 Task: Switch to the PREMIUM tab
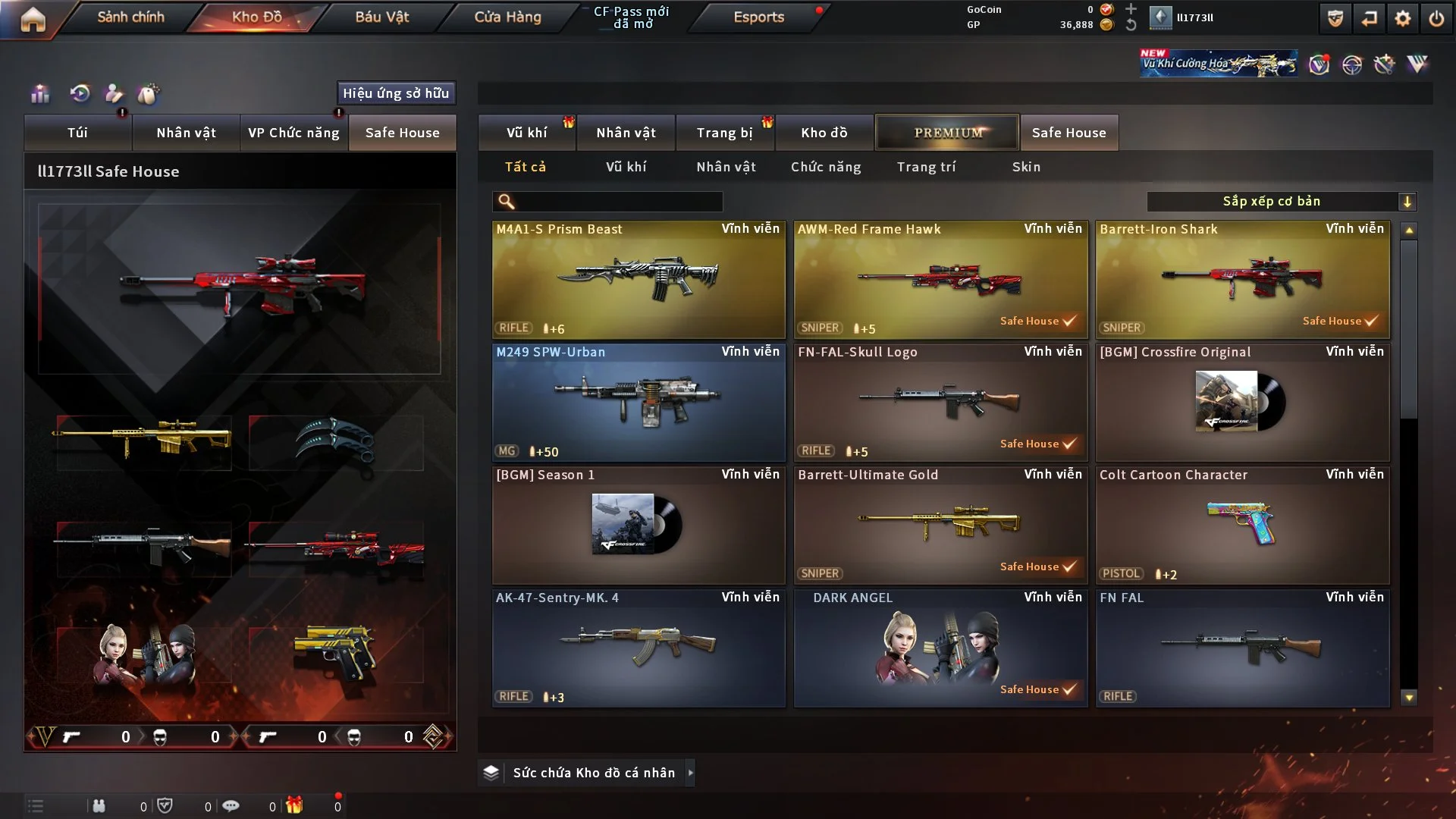[947, 133]
